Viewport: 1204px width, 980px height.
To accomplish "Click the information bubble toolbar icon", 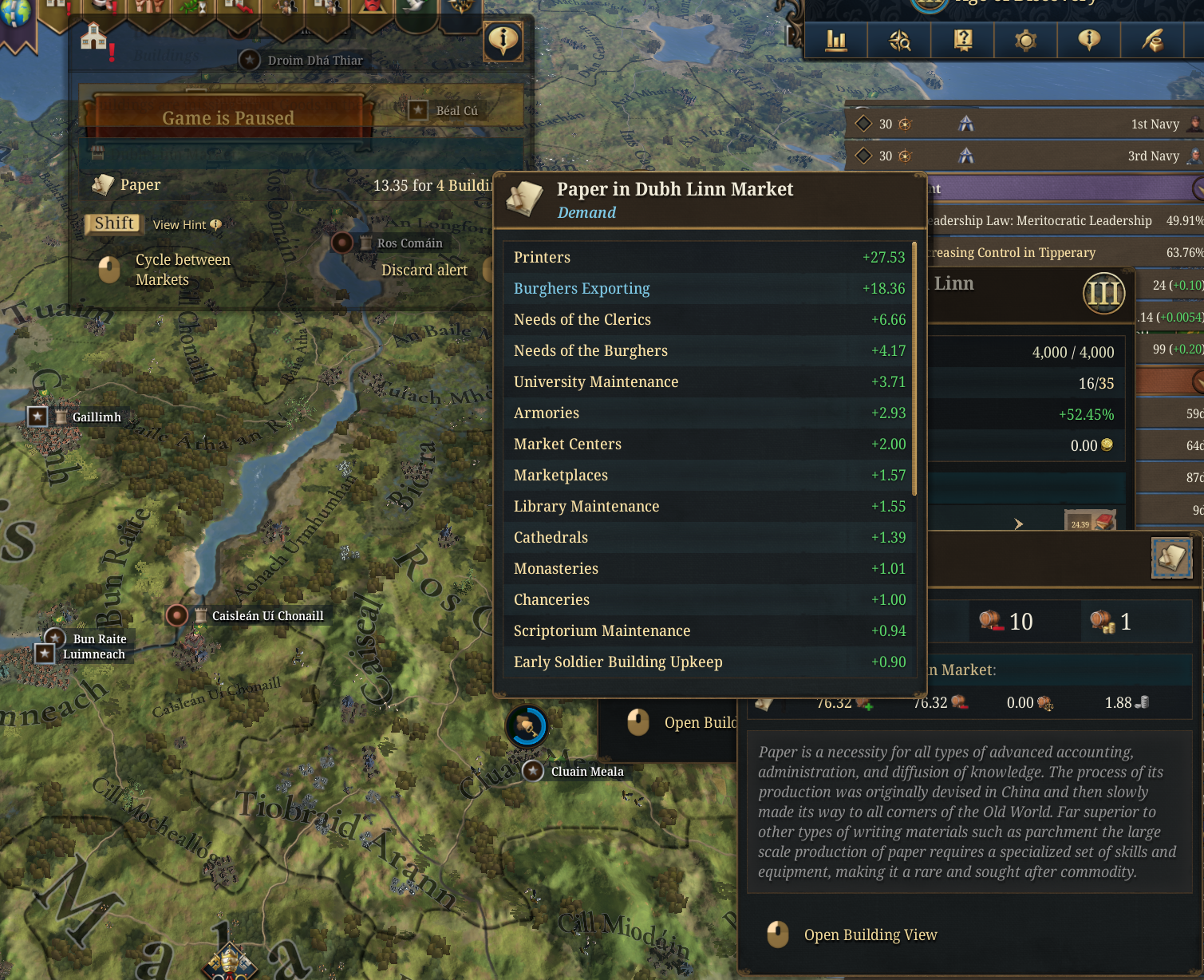I will pyautogui.click(x=1089, y=40).
